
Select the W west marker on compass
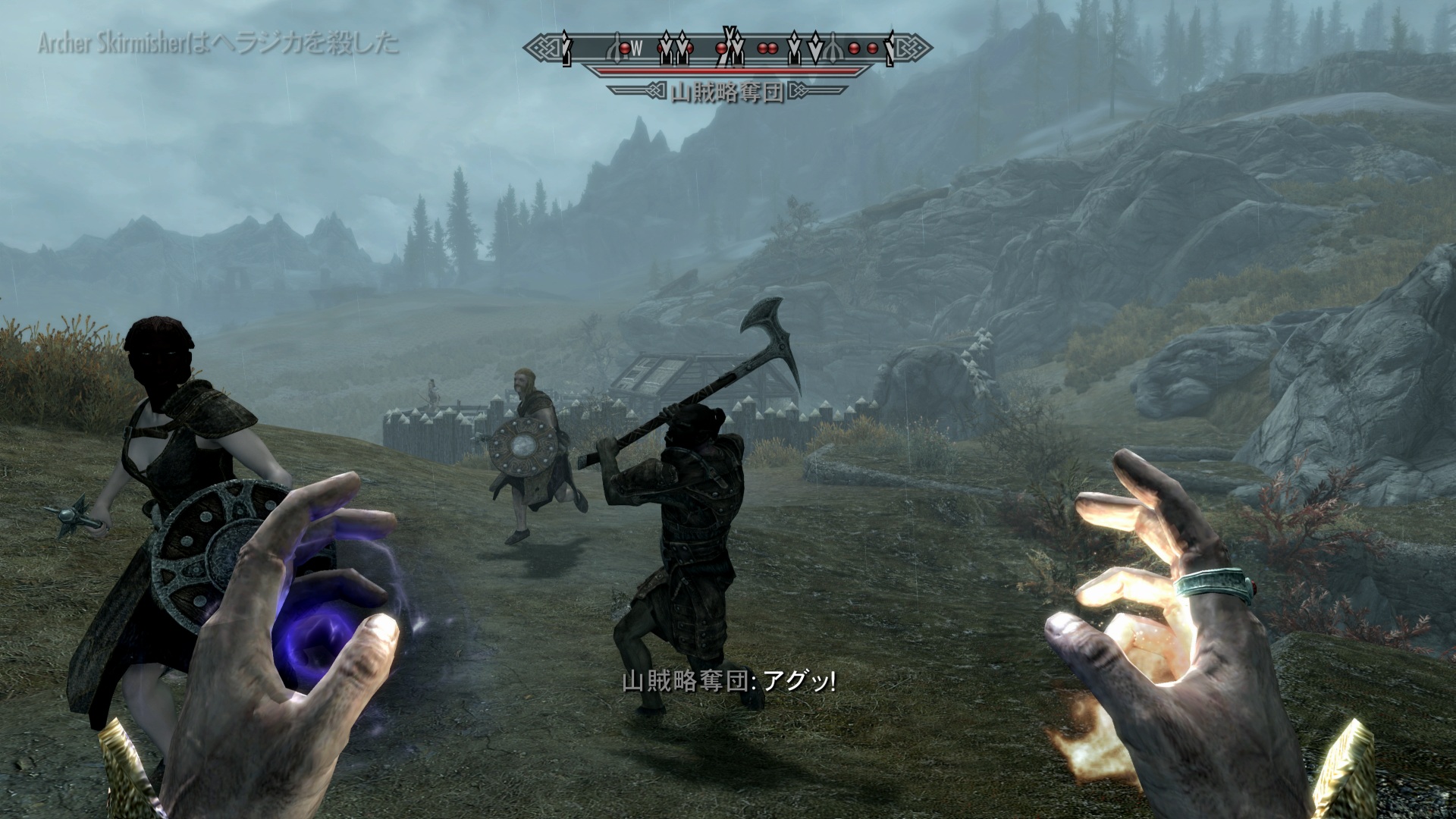tap(638, 50)
